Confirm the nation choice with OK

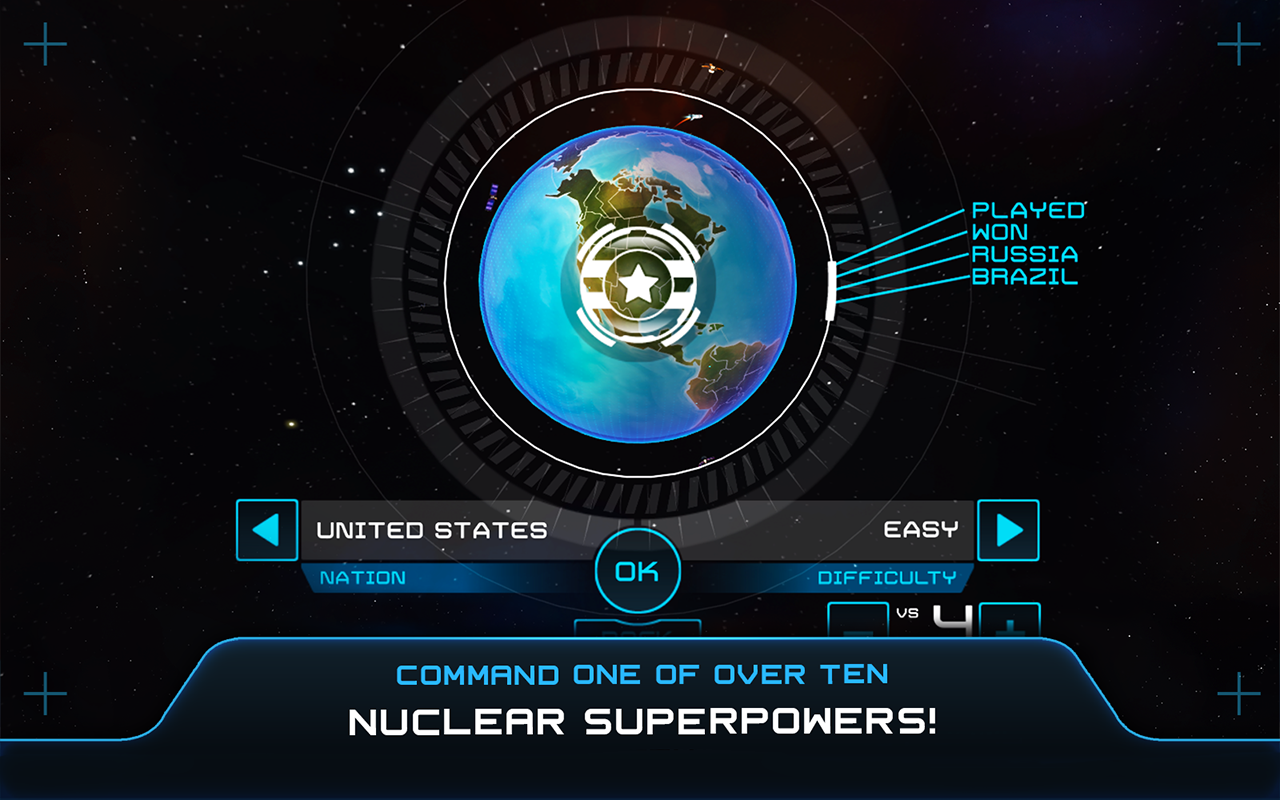[x=637, y=572]
